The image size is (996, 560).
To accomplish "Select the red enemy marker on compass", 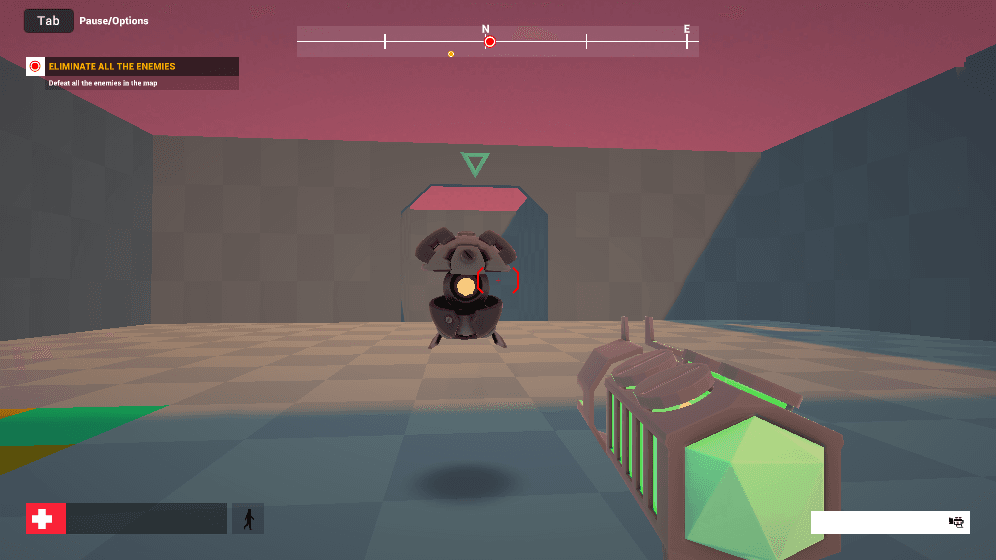I will point(490,42).
